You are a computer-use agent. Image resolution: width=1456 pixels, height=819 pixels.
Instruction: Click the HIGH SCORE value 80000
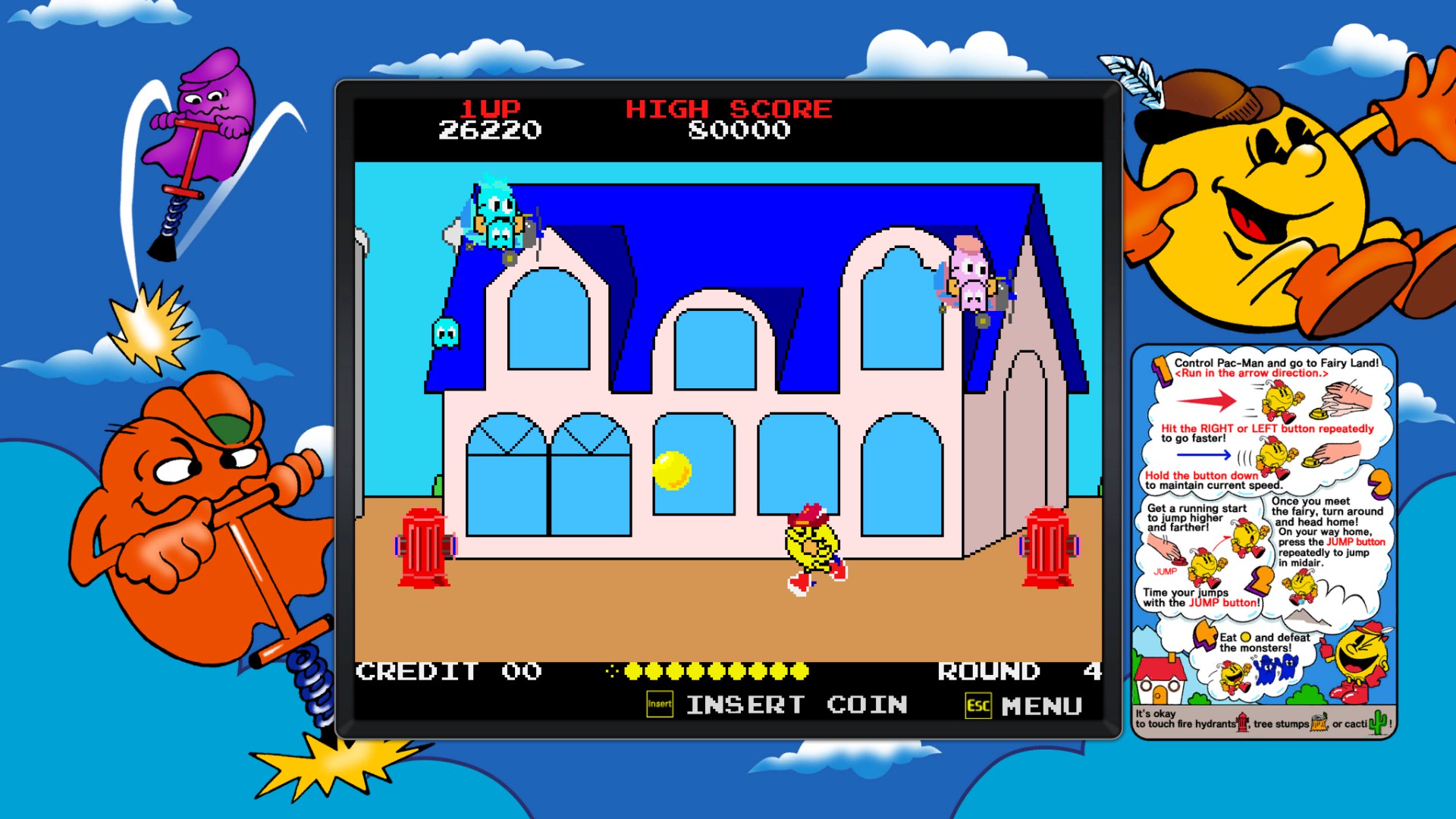pyautogui.click(x=739, y=130)
